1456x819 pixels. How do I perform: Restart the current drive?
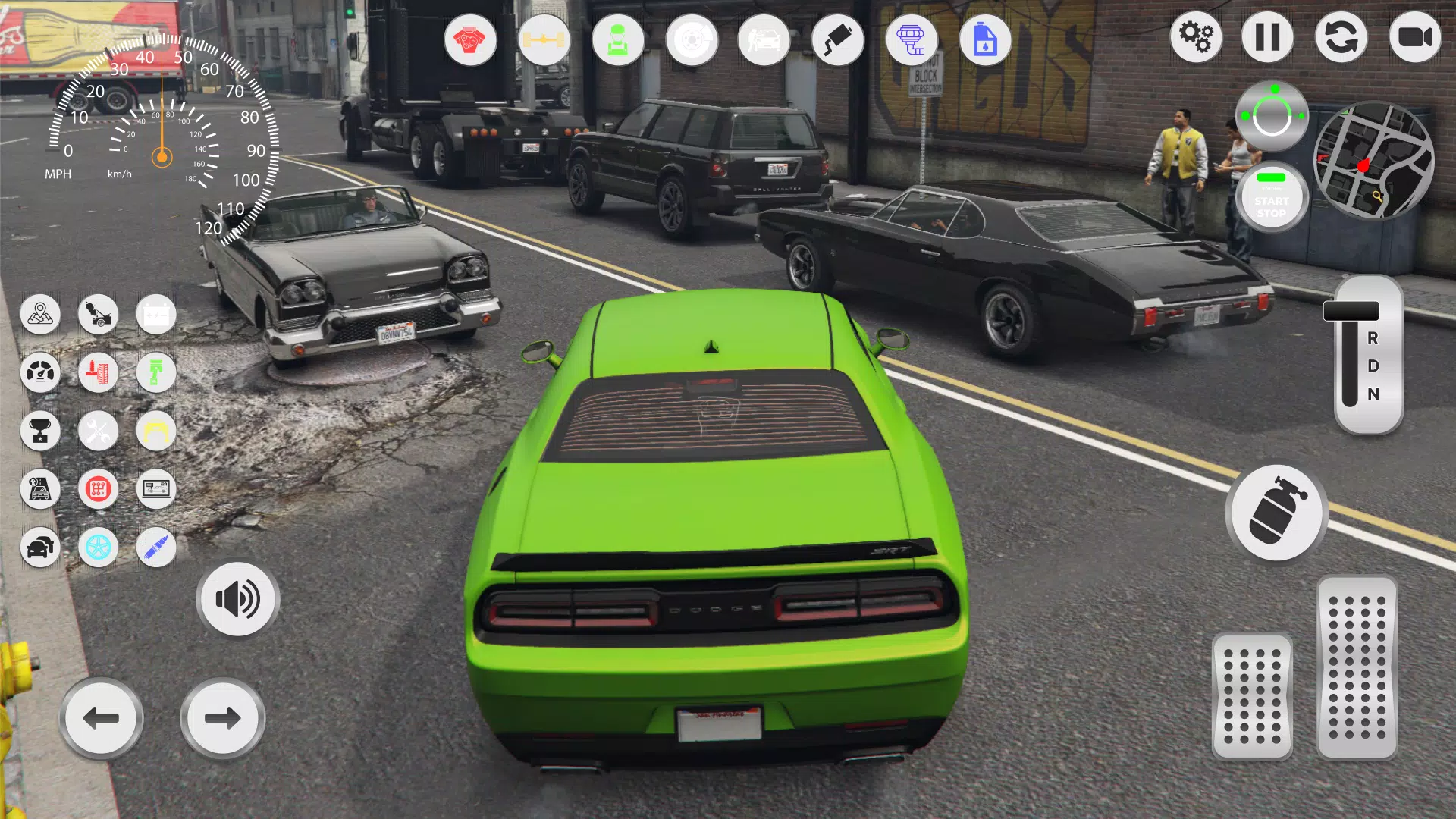[x=1341, y=36]
